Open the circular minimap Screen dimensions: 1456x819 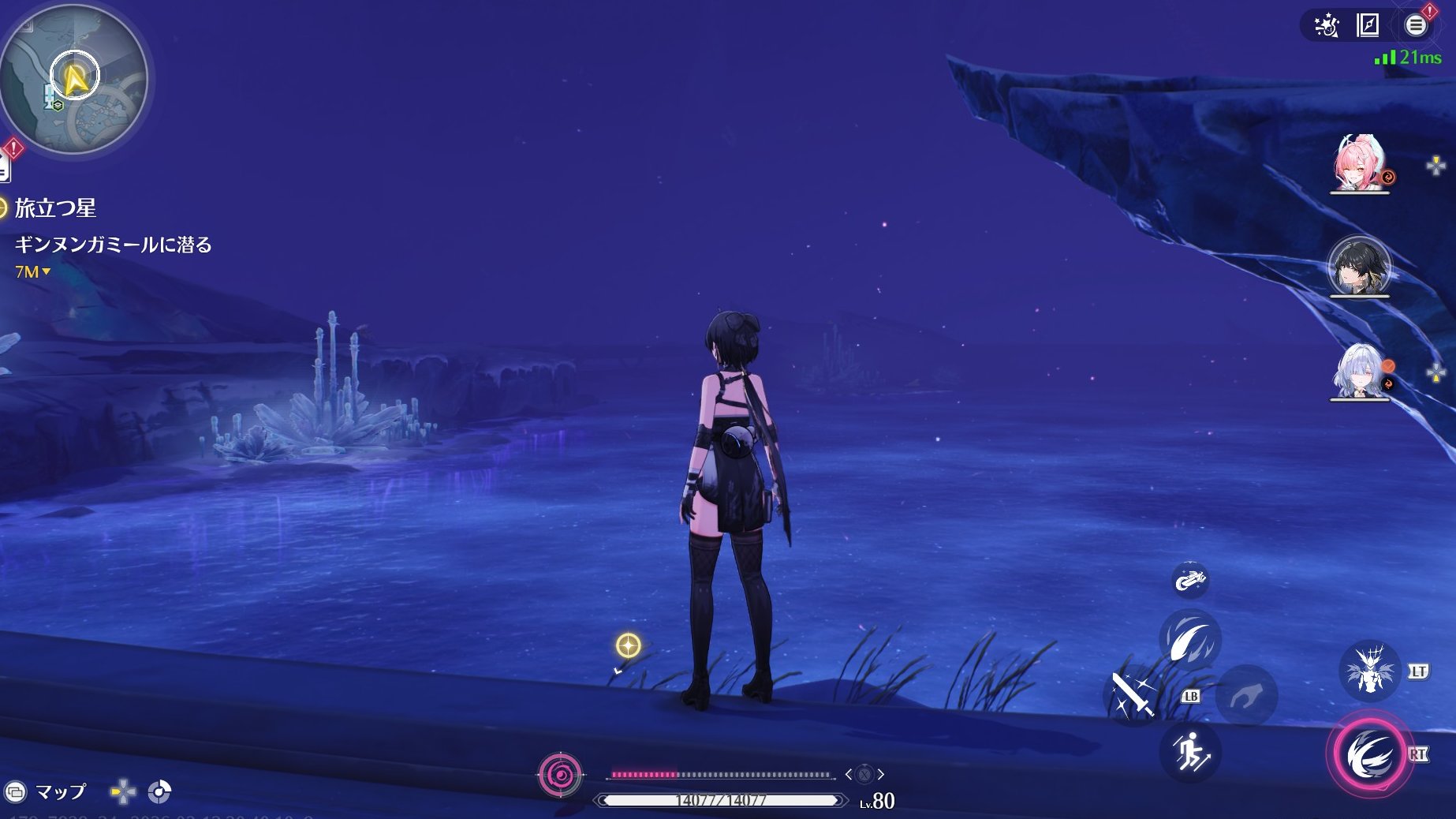coord(74,80)
